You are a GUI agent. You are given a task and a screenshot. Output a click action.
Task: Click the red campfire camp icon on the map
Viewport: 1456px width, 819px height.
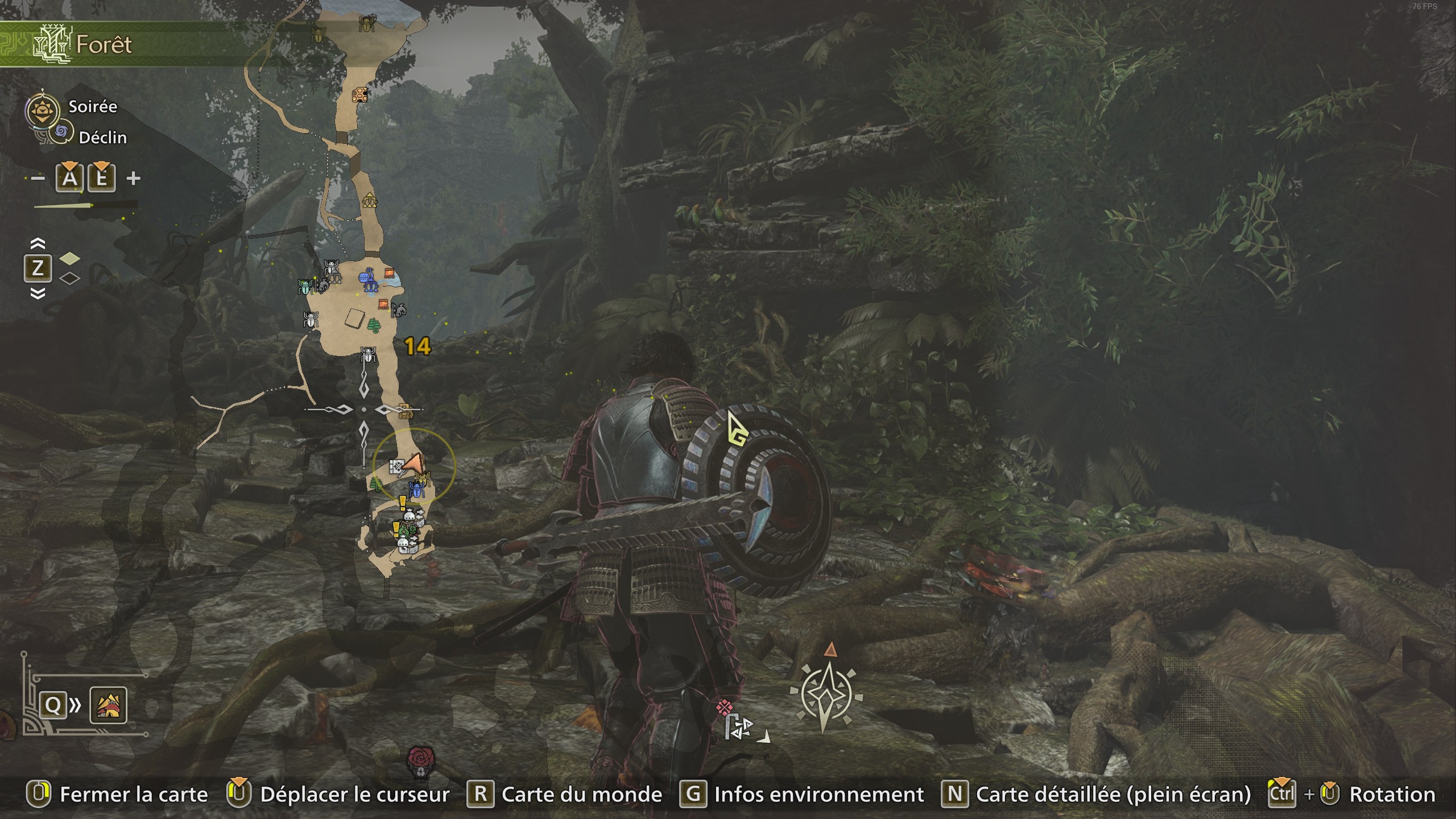point(390,273)
